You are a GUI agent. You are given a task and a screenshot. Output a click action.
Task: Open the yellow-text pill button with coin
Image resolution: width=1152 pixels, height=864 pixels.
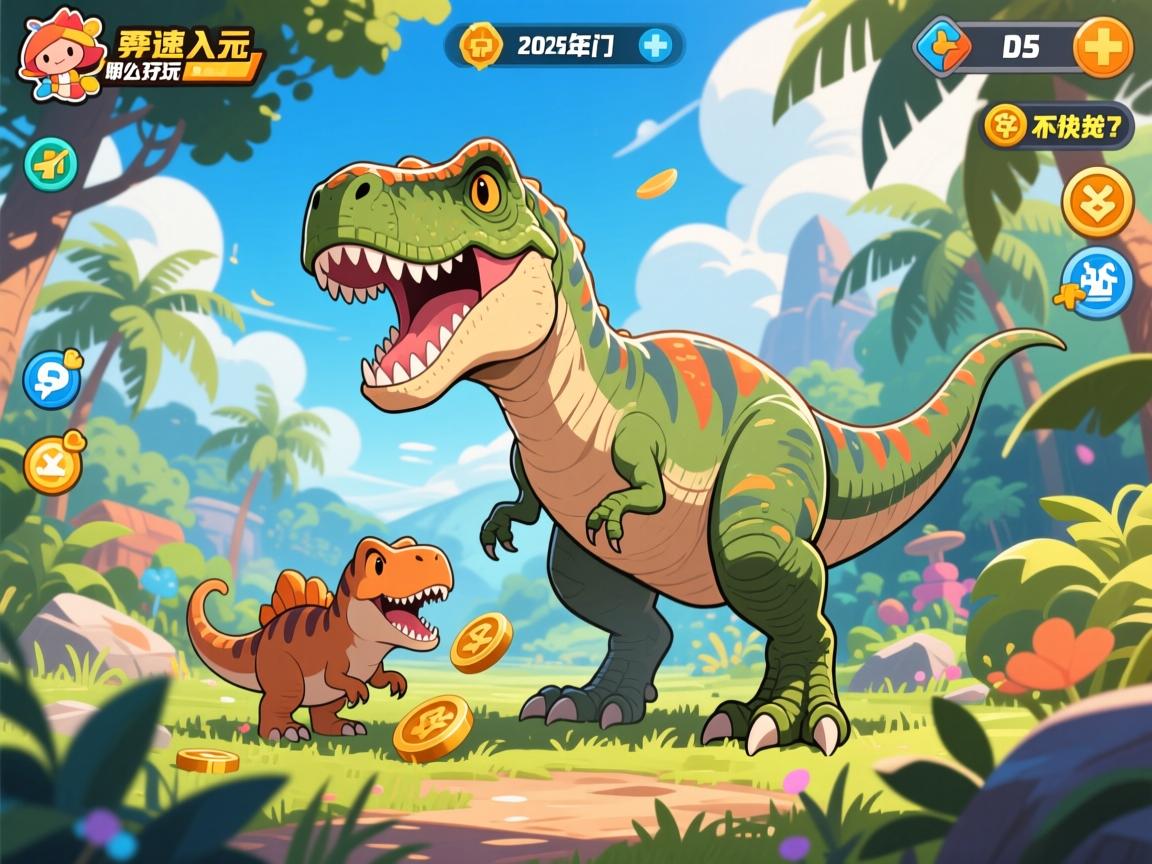coord(1056,127)
